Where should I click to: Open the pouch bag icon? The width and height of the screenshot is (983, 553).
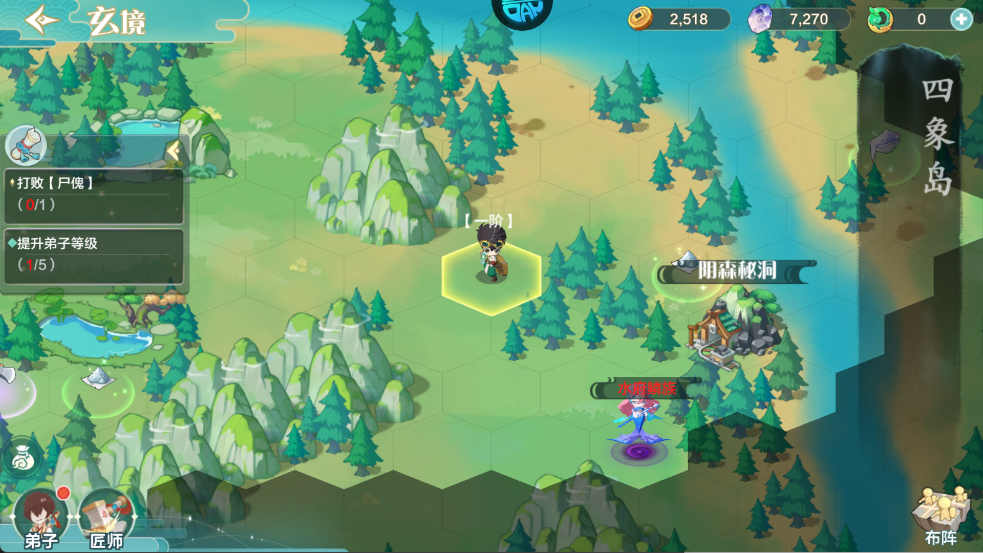pos(21,458)
